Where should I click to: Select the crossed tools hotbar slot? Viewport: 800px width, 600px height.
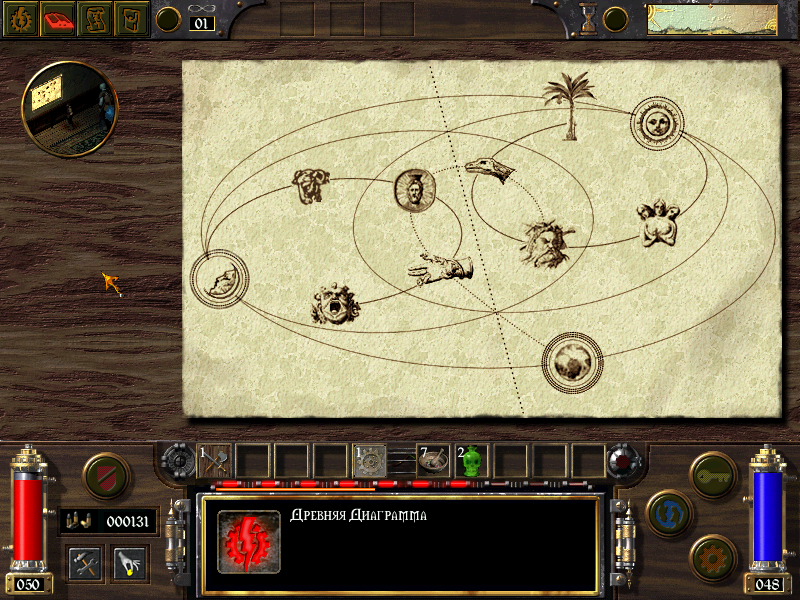click(214, 461)
